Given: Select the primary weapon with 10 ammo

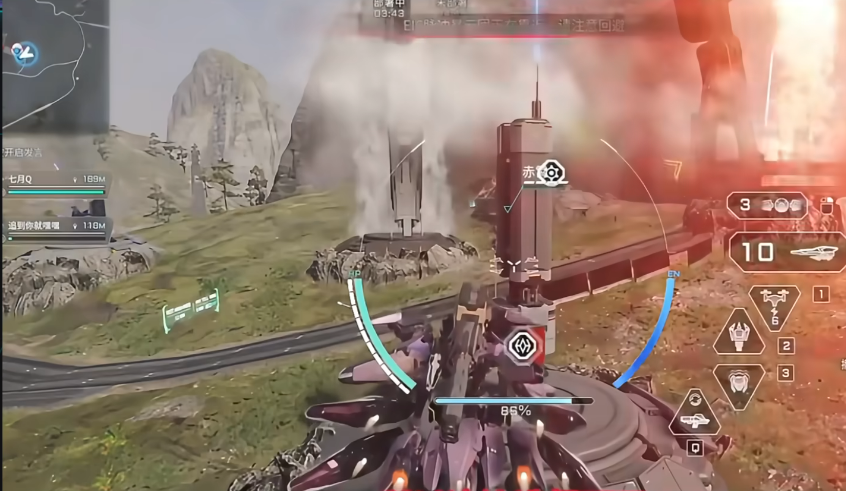Looking at the screenshot, I should (785, 253).
